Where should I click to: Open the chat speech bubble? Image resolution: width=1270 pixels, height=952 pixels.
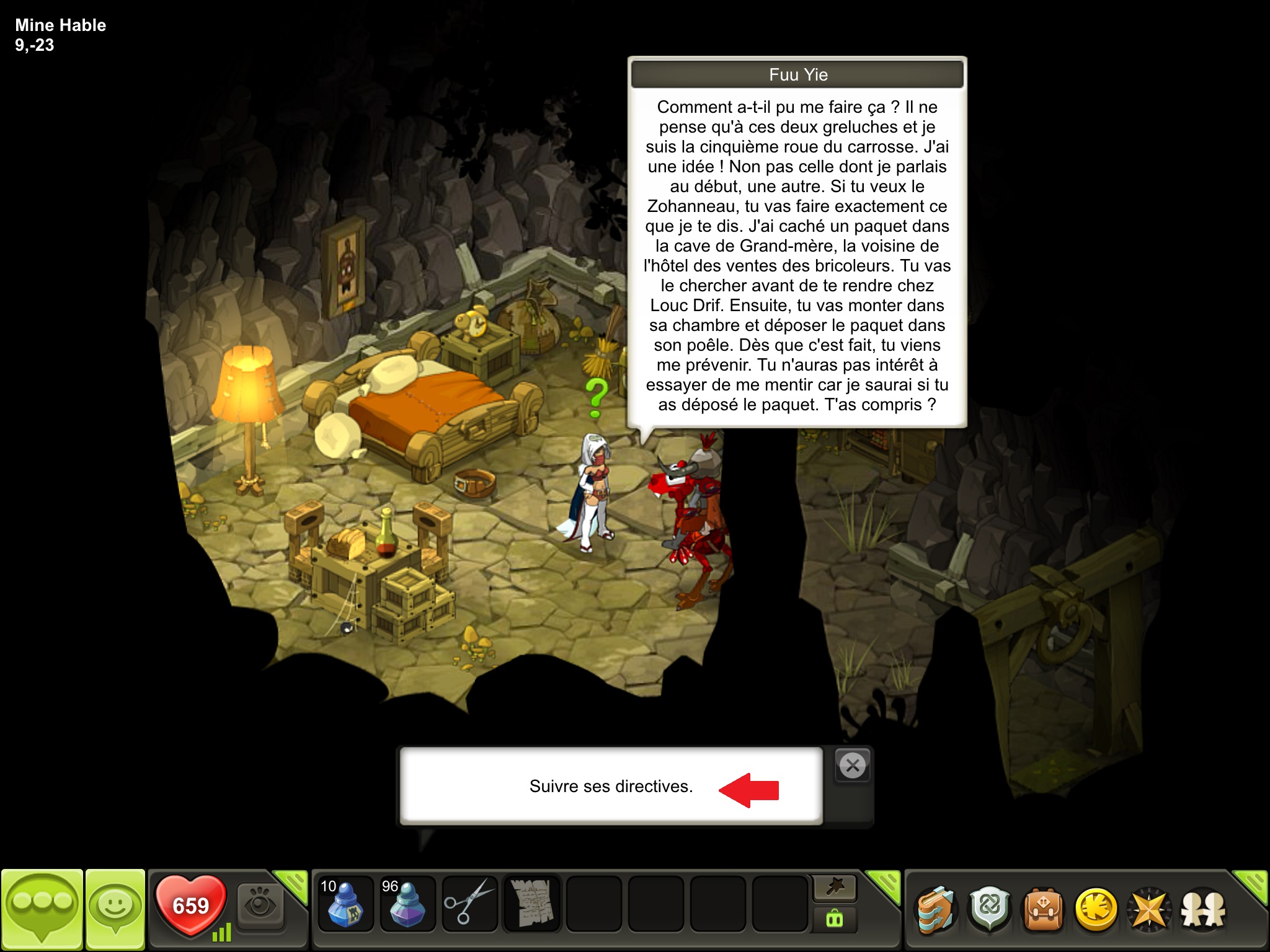[x=42, y=908]
